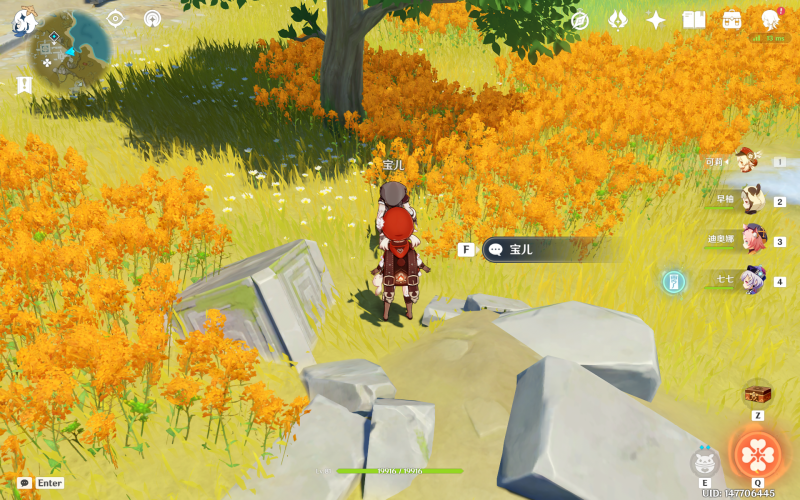800x500 pixels.
Task: Open the backpack inventory
Action: pyautogui.click(x=732, y=20)
